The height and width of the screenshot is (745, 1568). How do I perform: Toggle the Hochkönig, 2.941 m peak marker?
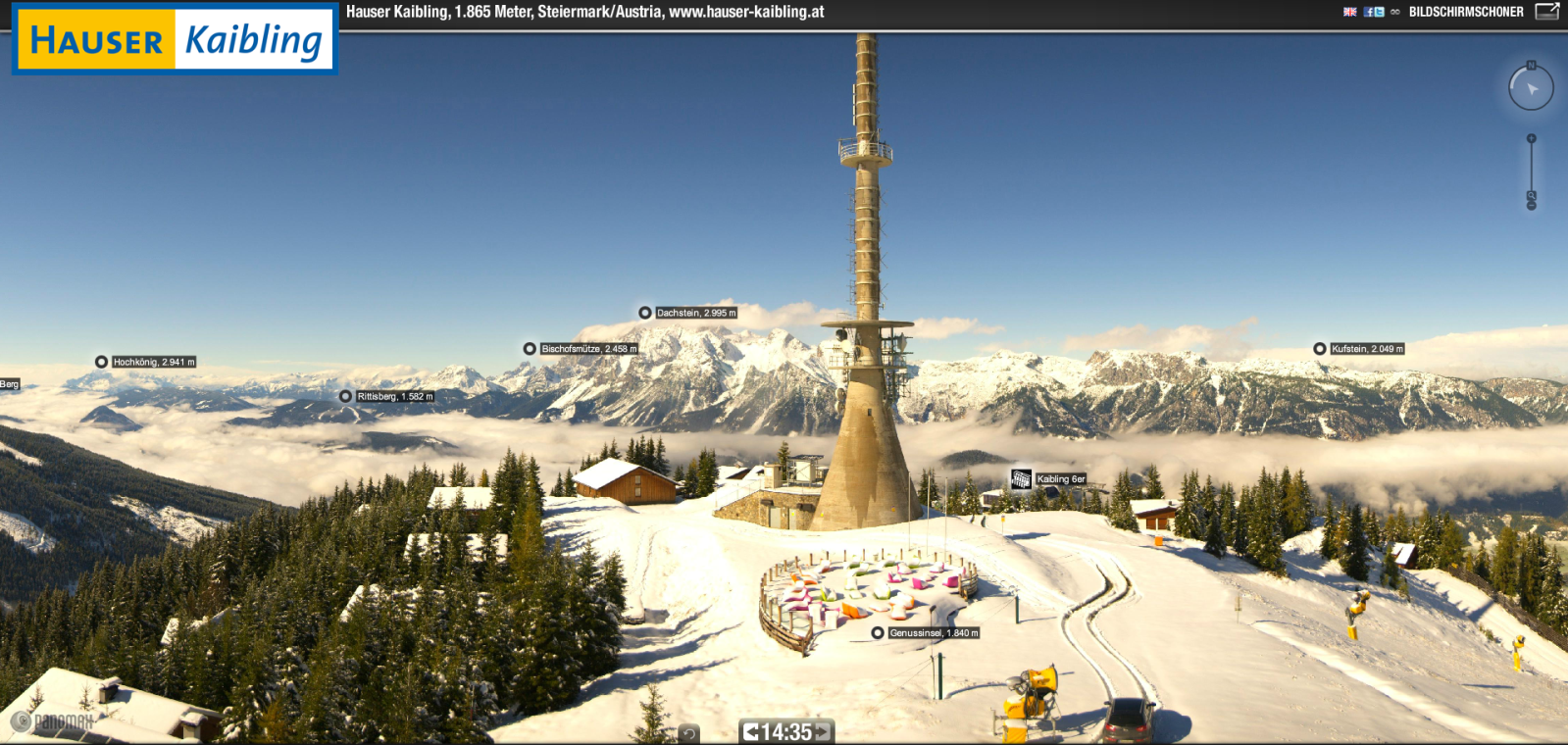[100, 362]
